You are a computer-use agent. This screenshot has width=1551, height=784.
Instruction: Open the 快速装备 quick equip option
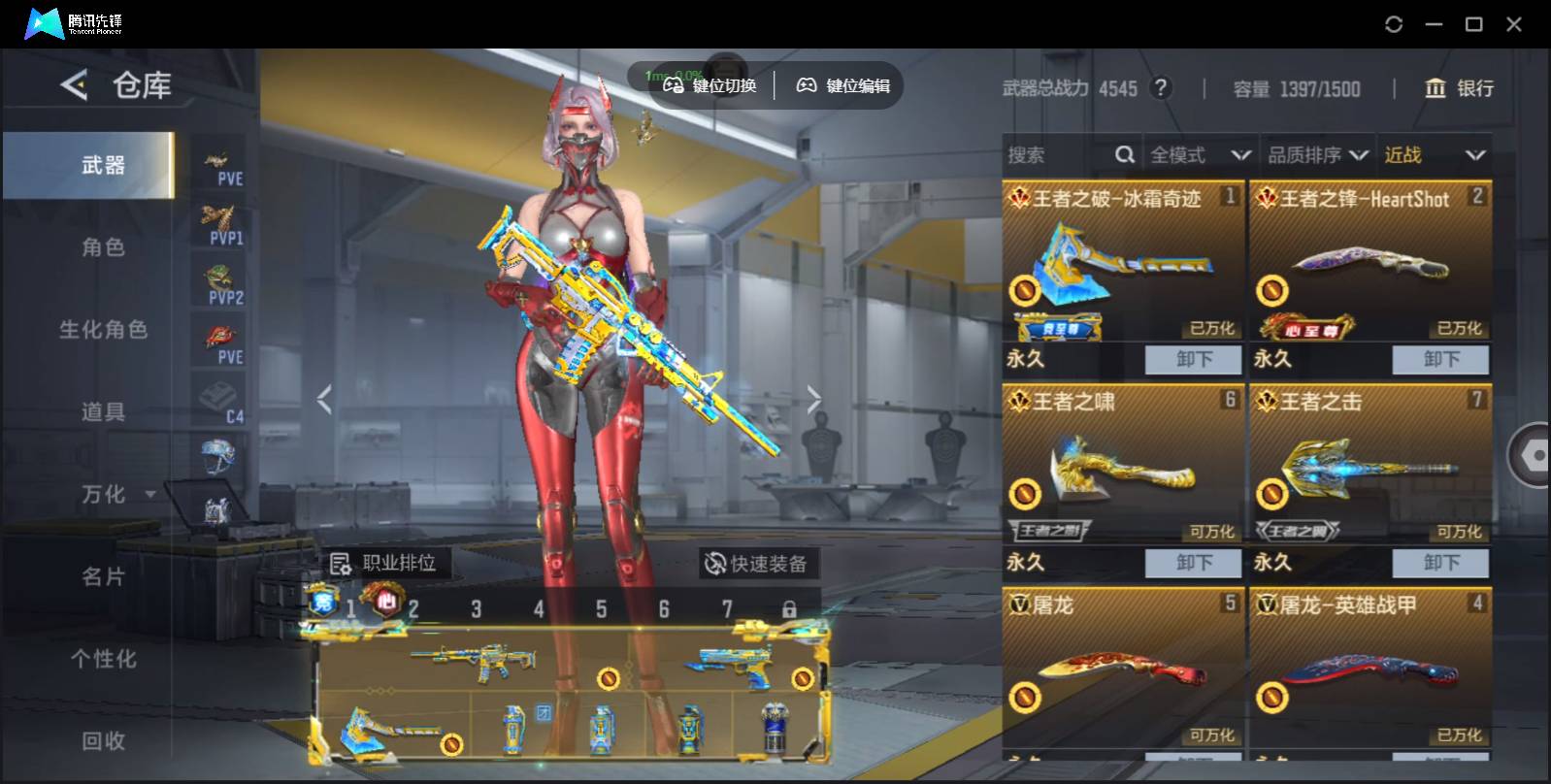click(756, 564)
